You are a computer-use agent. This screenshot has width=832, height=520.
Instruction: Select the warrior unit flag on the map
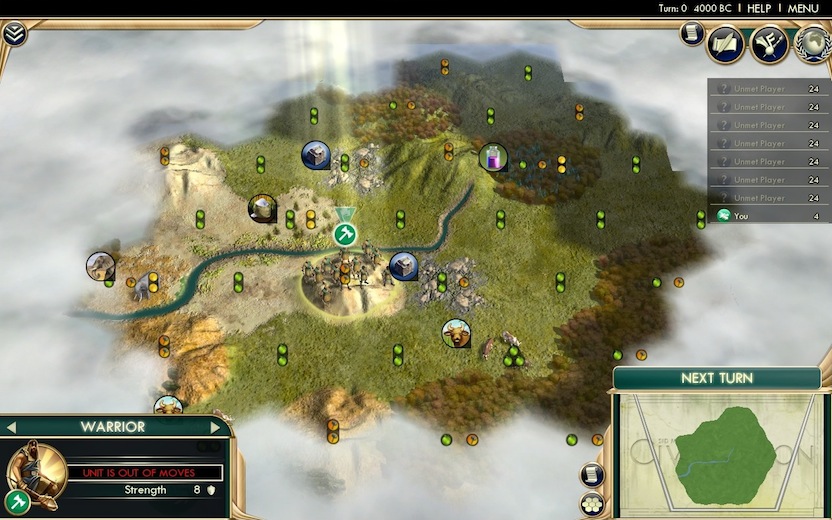[x=345, y=233]
